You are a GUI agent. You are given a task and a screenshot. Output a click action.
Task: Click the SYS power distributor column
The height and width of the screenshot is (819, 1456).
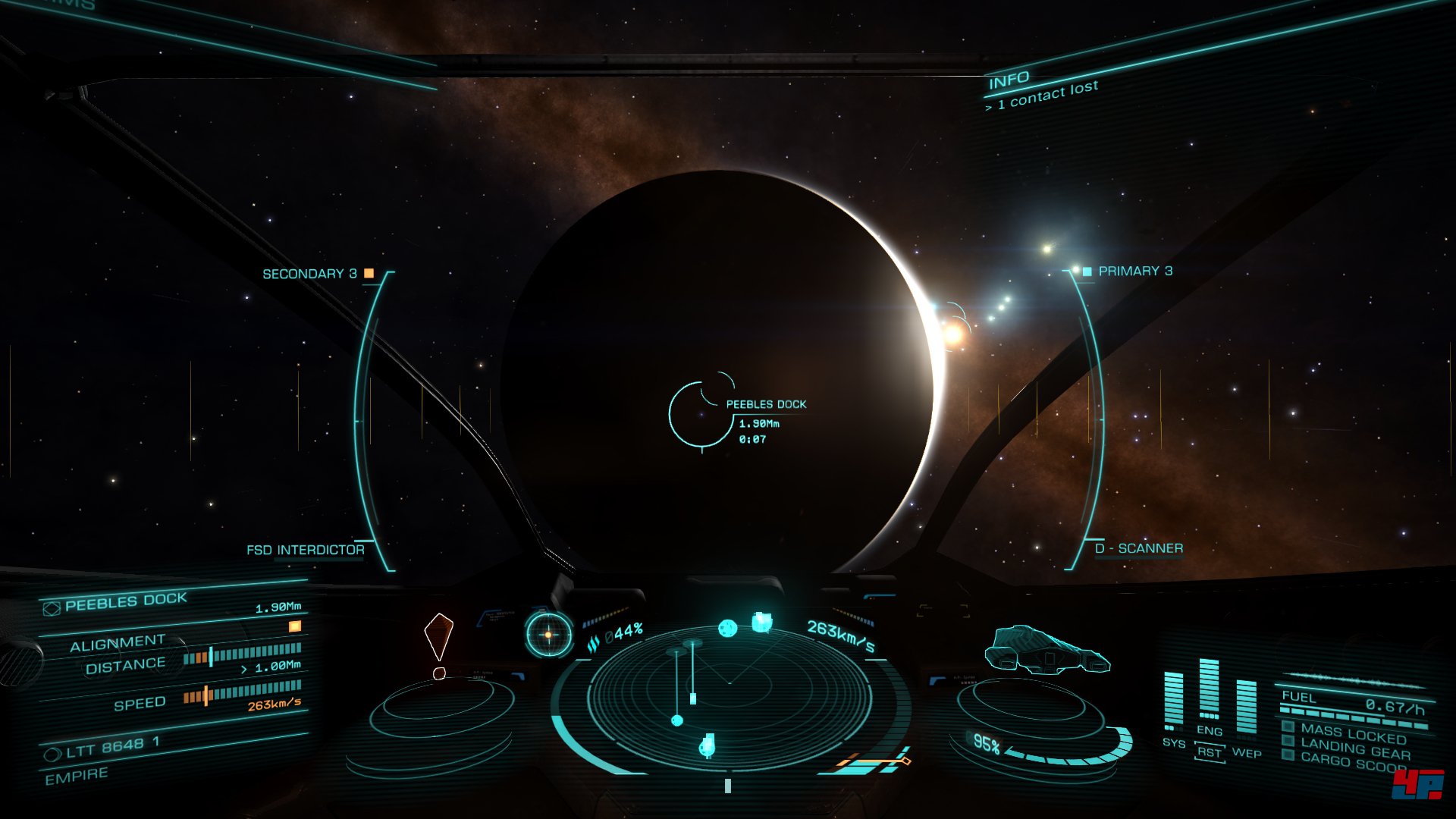1173,699
